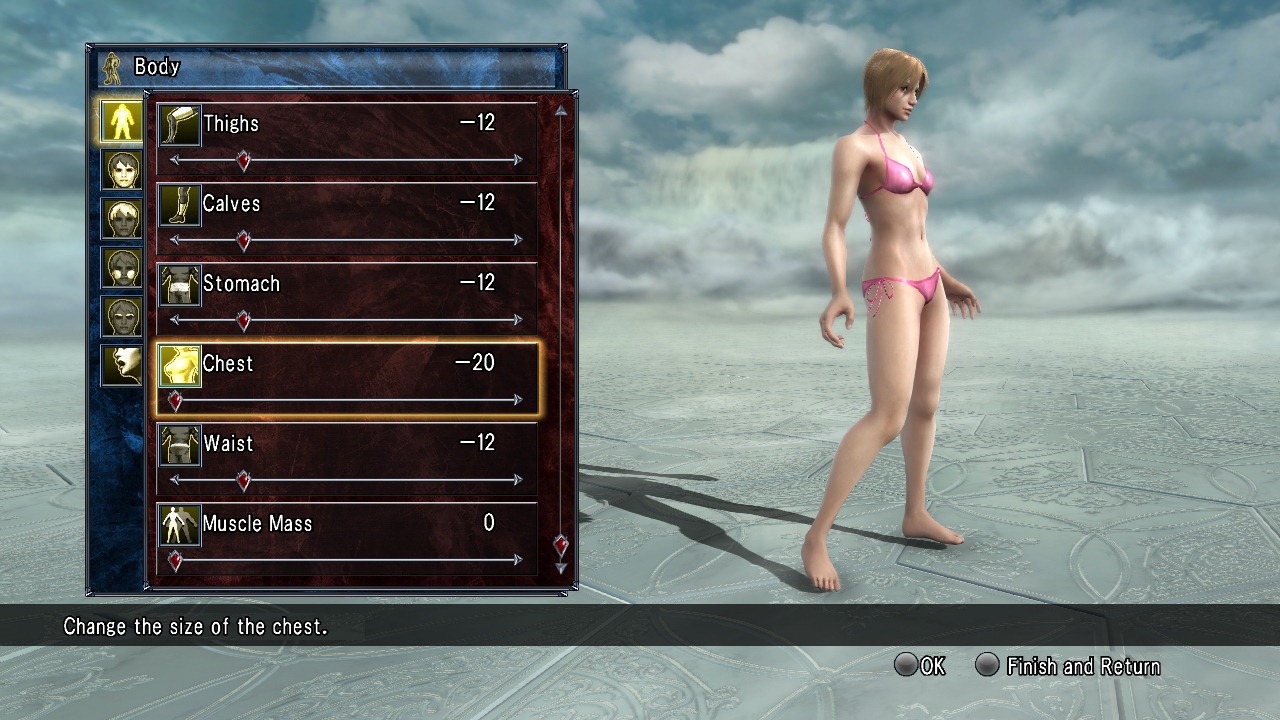Screen dimensions: 1280x720
Task: Switch to the face category tab
Action: [122, 170]
